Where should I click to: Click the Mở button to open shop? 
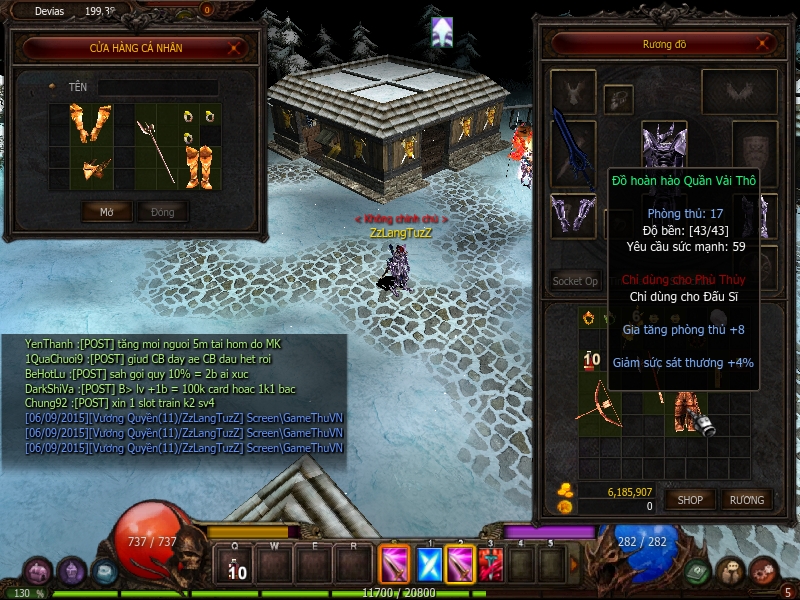pos(107,212)
